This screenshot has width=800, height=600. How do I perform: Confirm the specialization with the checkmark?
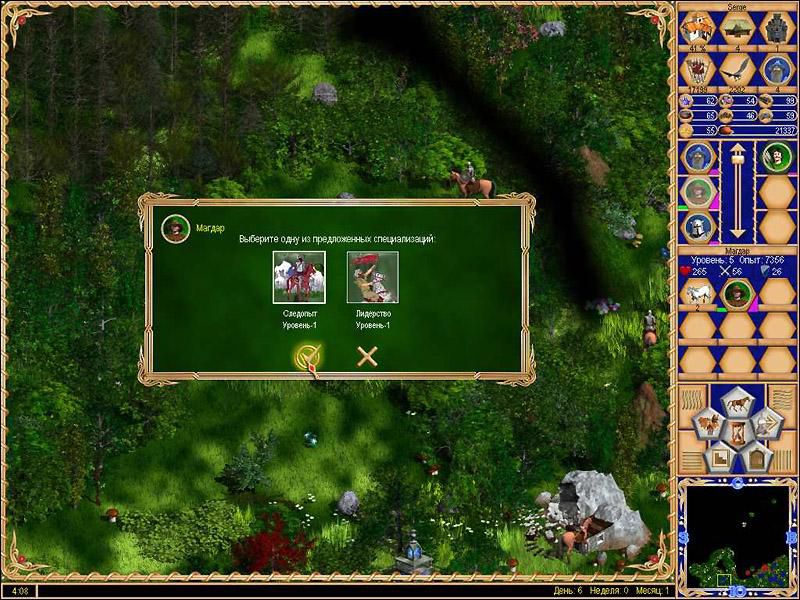click(x=307, y=357)
